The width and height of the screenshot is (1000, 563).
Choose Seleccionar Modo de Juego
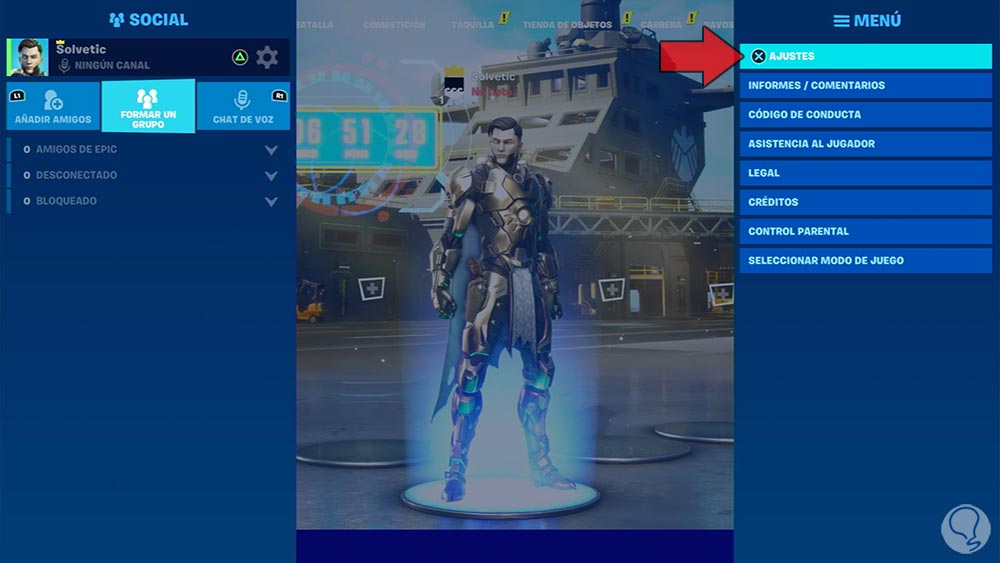pos(865,260)
